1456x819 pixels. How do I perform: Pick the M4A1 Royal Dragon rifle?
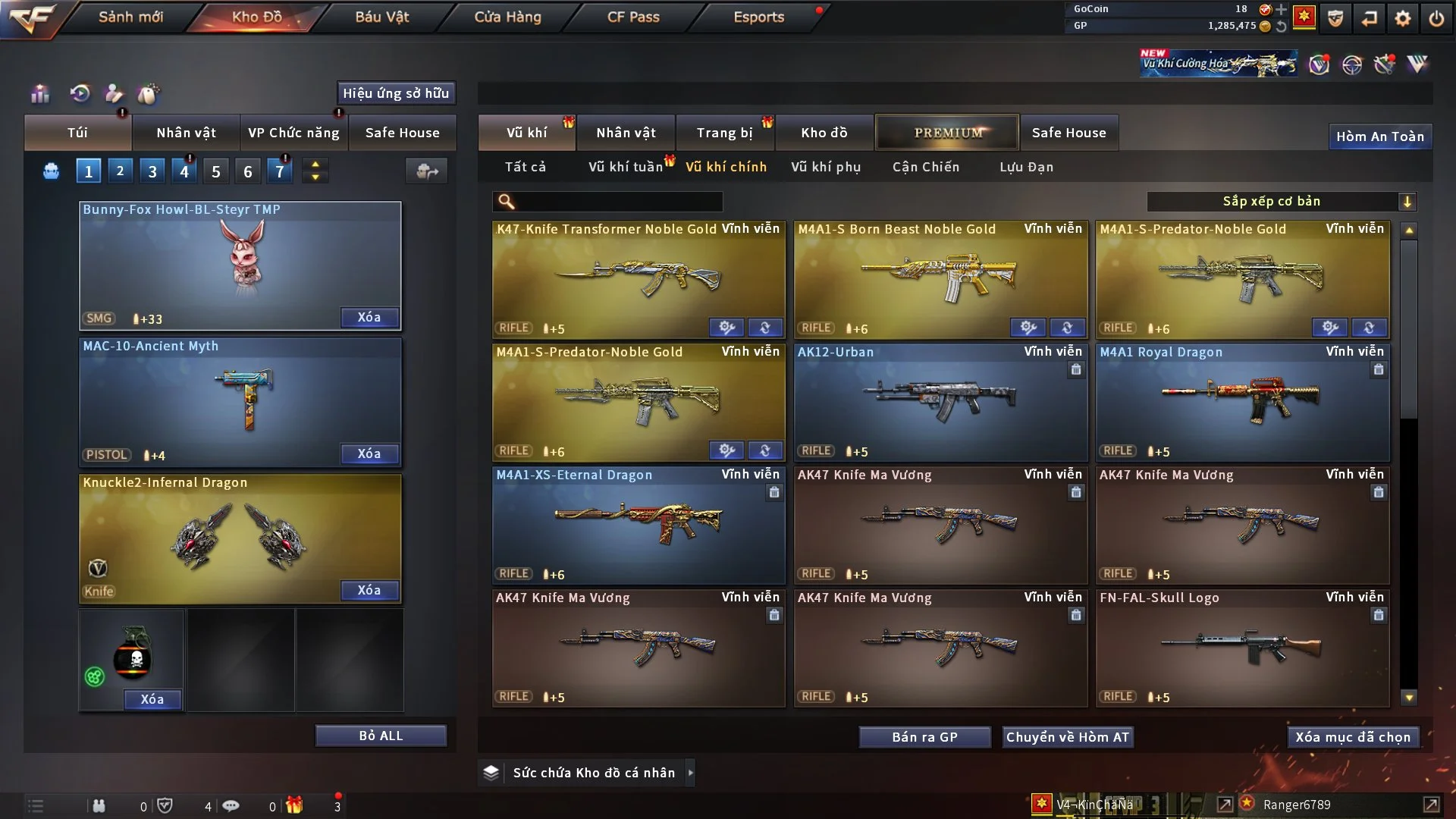click(x=1242, y=403)
